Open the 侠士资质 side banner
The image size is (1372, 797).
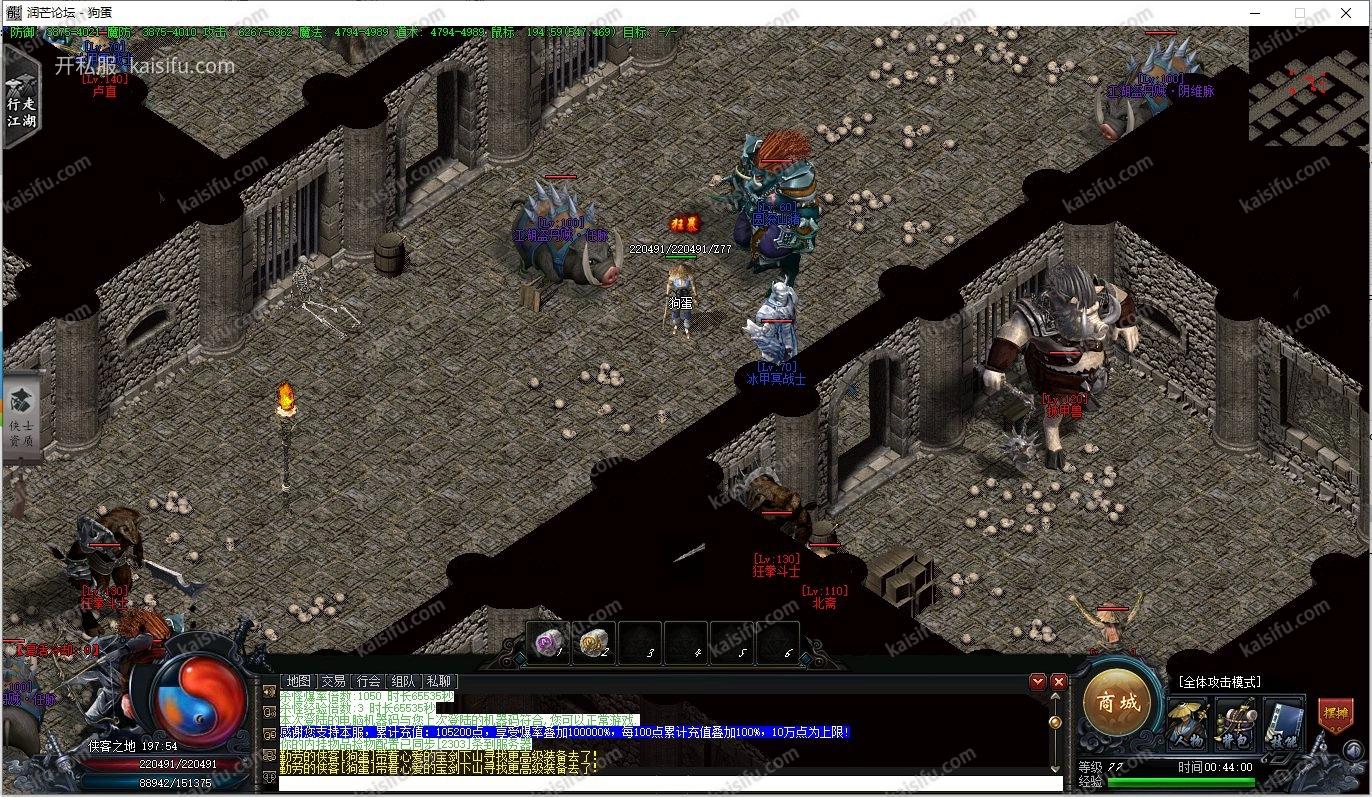tap(21, 417)
